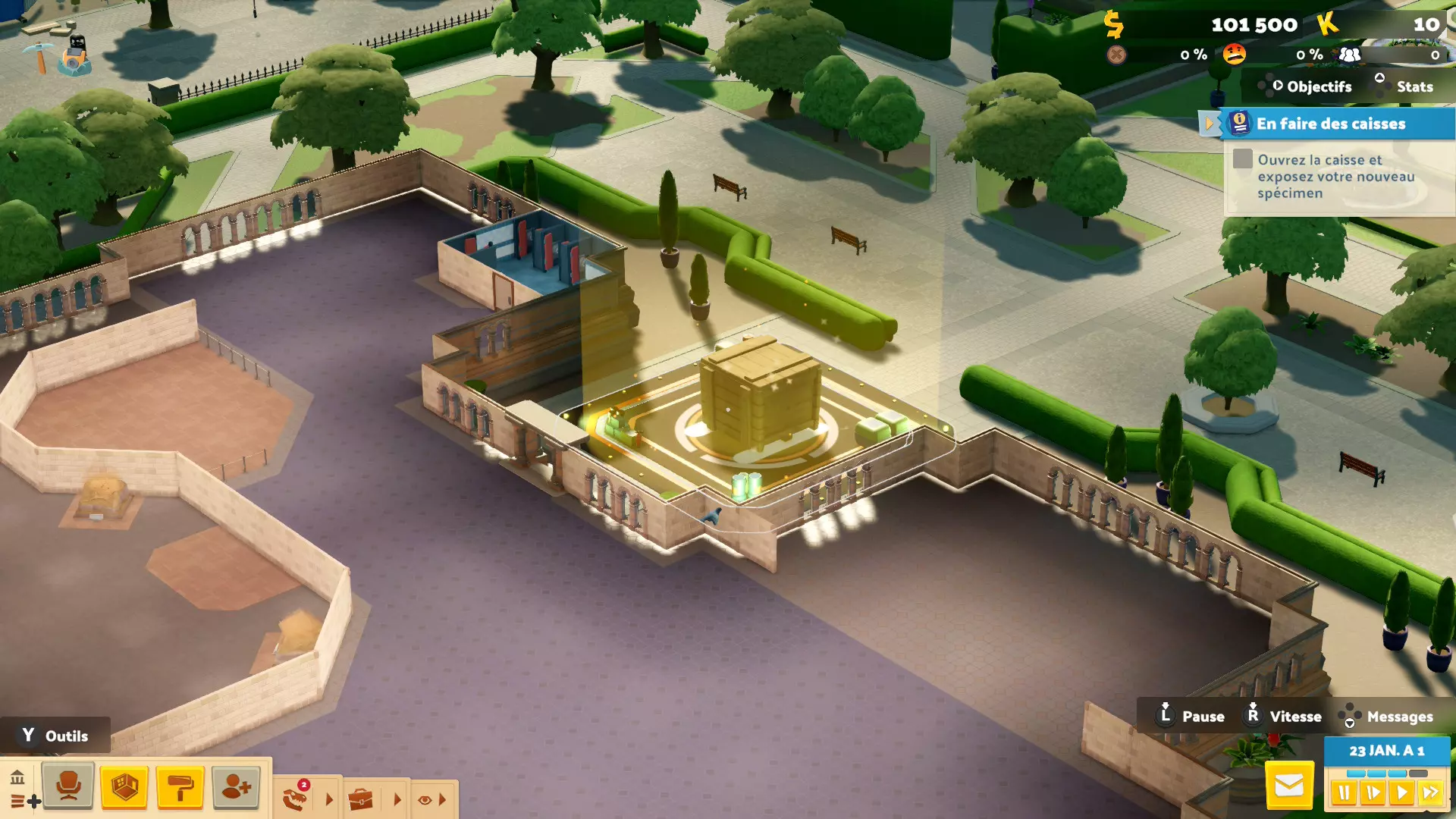Pause the game with the pause button
Image resolution: width=1456 pixels, height=819 pixels.
pos(1344,793)
